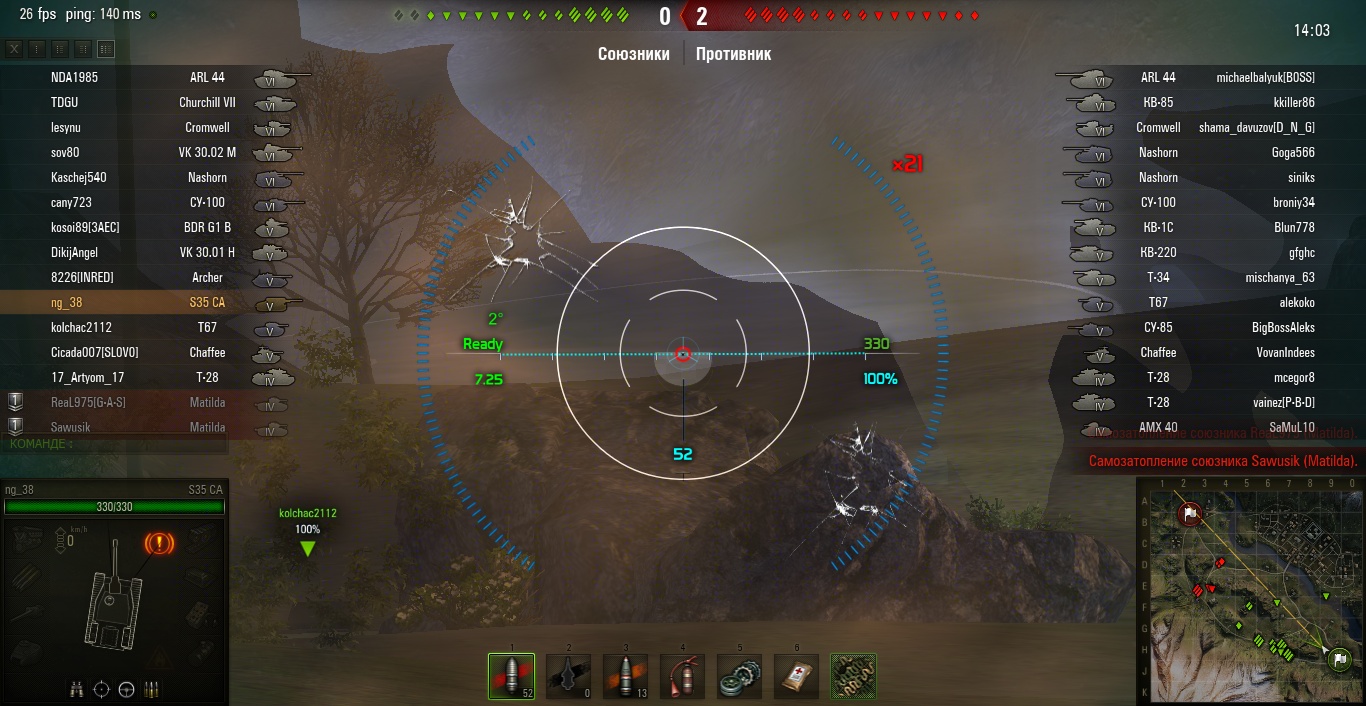1366x706 pixels.
Task: Click the minimap
Action: point(1250,590)
